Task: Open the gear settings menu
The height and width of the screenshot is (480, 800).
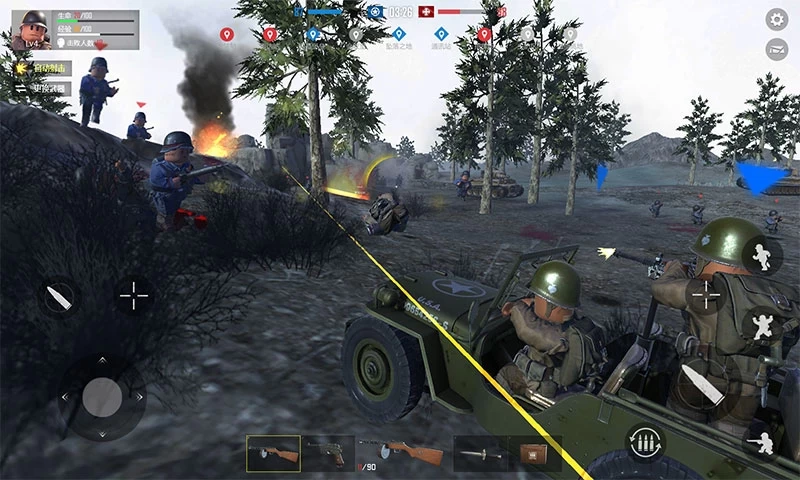Action: 776,19
